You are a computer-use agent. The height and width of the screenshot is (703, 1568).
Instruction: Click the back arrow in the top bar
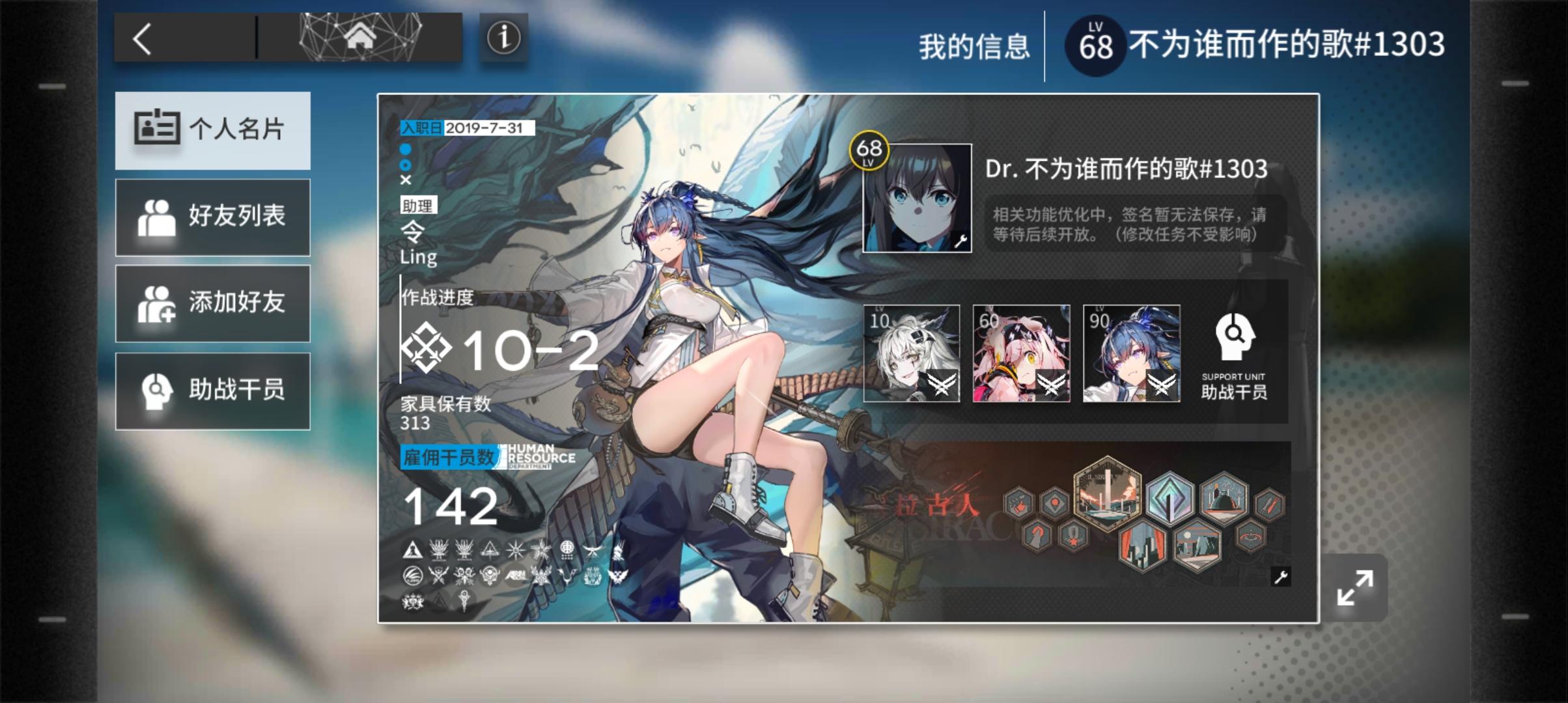pos(145,37)
